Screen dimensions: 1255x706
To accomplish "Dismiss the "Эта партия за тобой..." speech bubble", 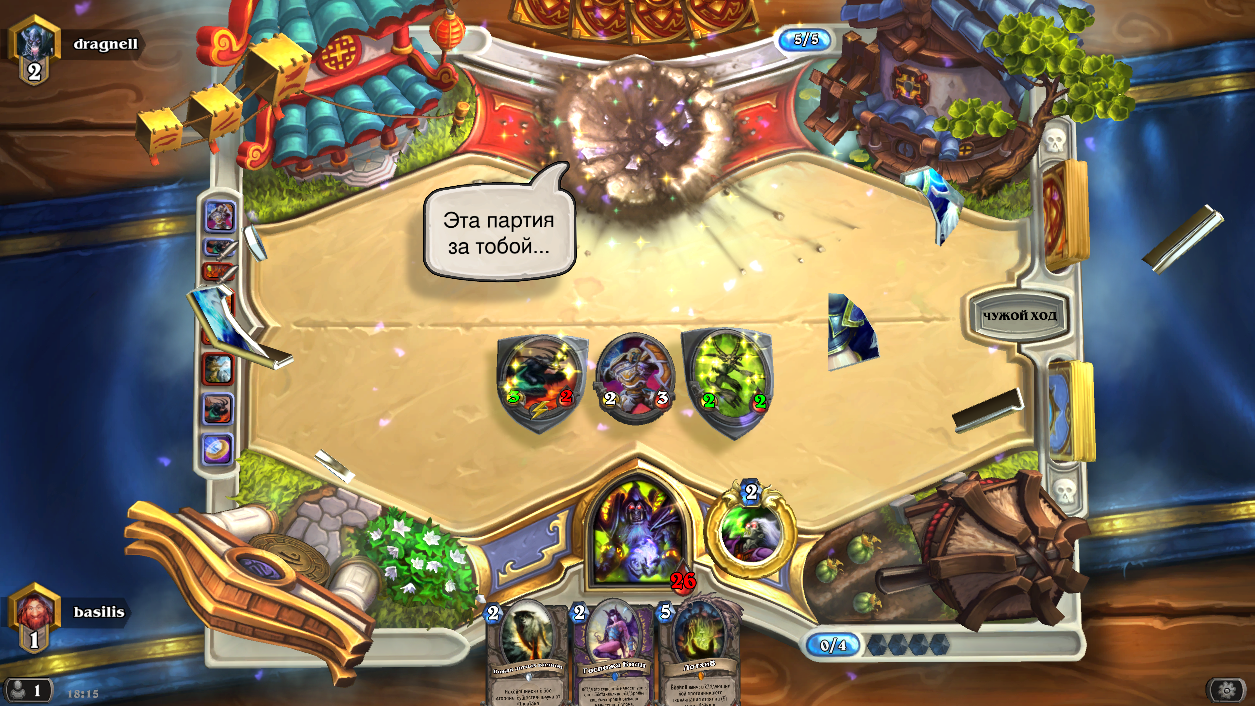I will (499, 232).
